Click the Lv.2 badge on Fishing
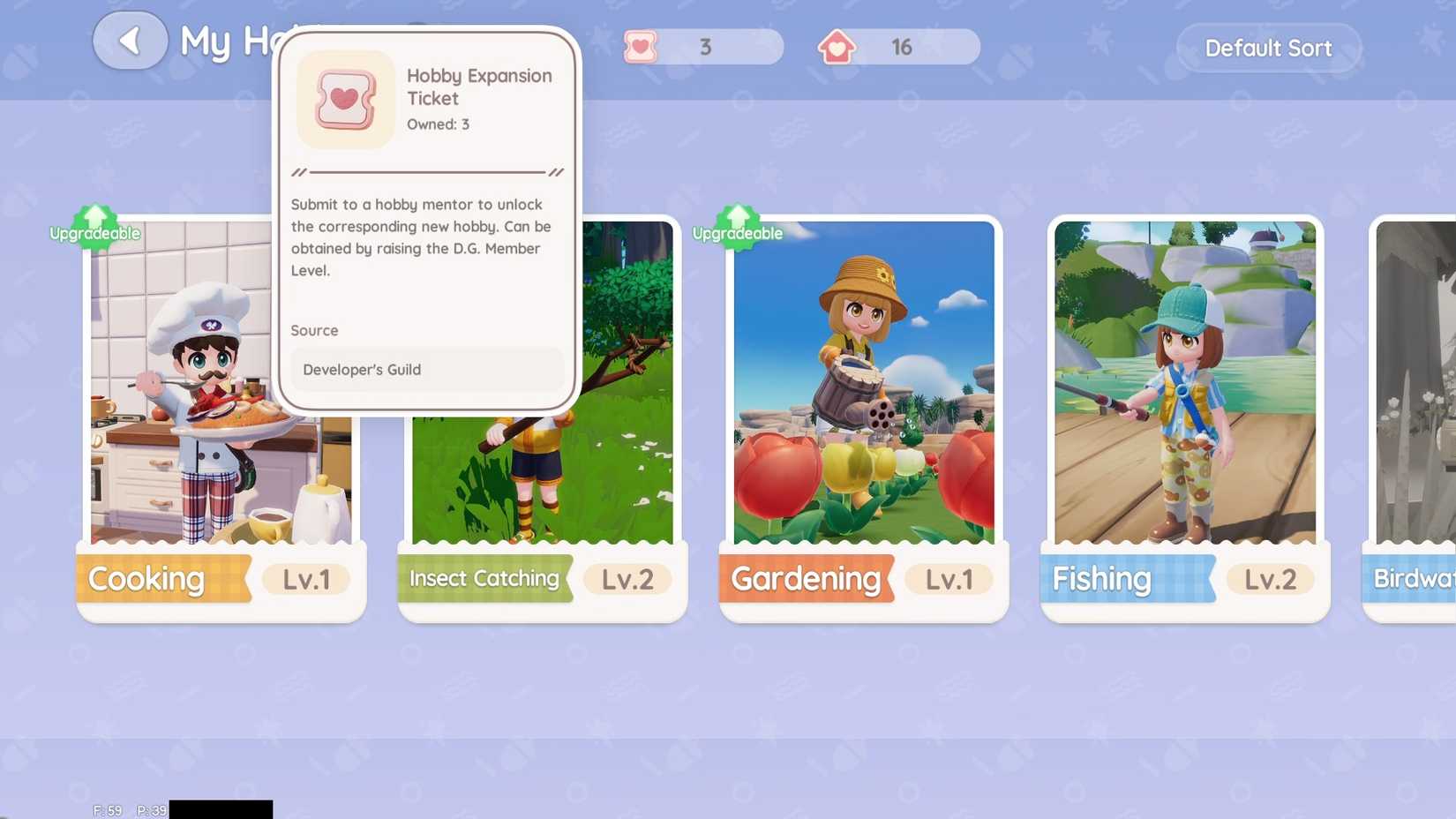The height and width of the screenshot is (819, 1456). [1270, 580]
